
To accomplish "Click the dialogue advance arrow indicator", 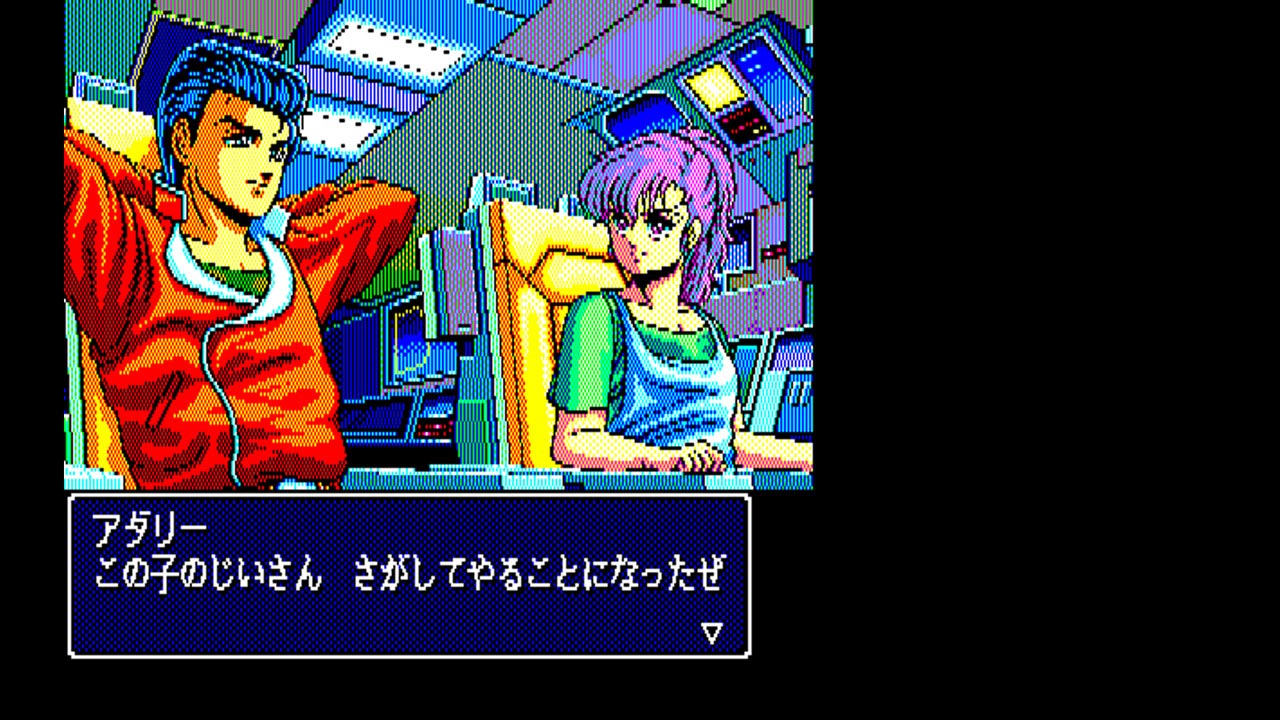I will [711, 632].
